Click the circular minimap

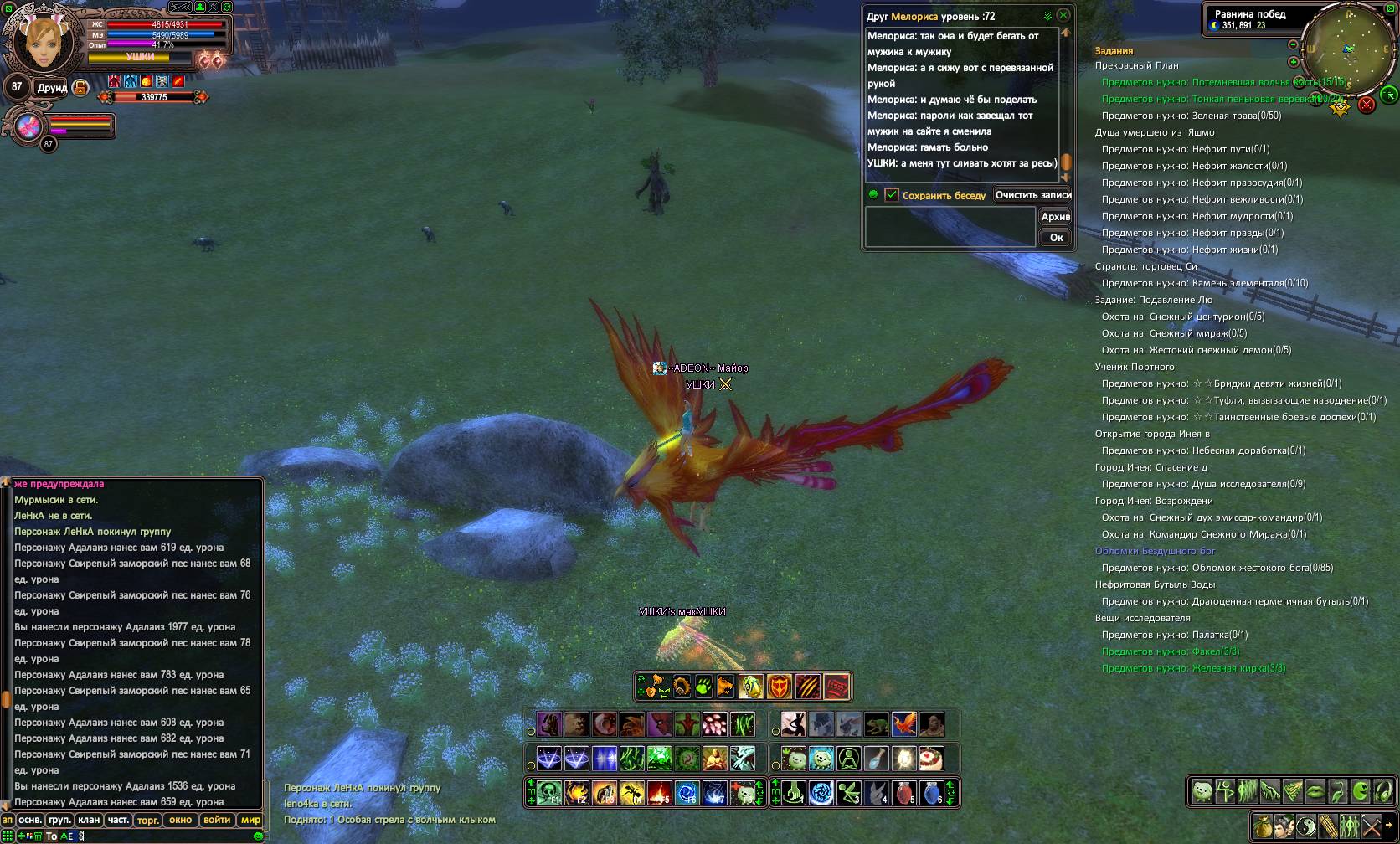(1346, 50)
